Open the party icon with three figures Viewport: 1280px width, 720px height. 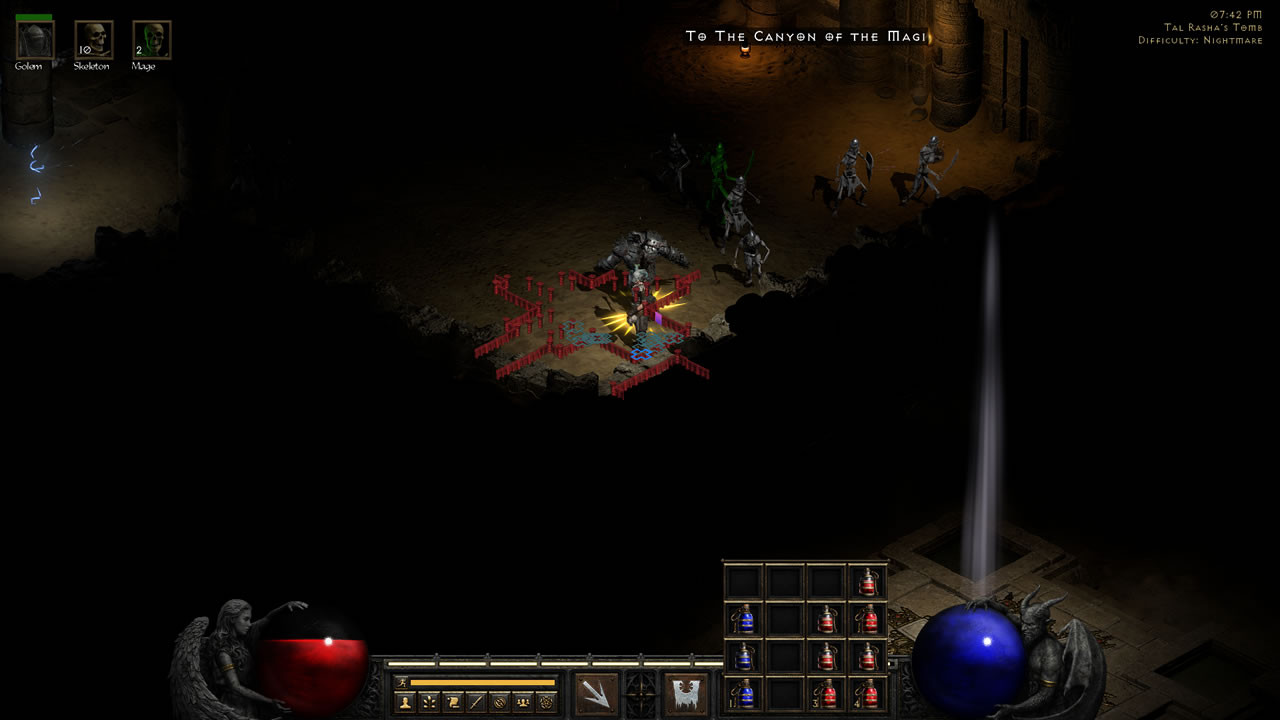coord(522,702)
